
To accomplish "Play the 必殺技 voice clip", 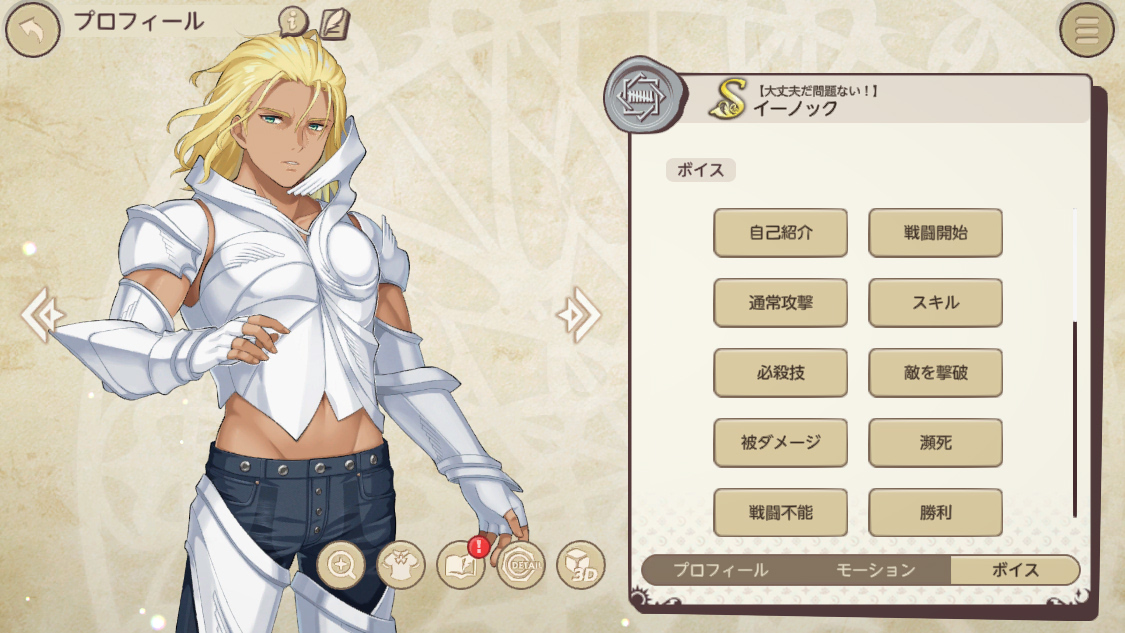I will pos(780,373).
